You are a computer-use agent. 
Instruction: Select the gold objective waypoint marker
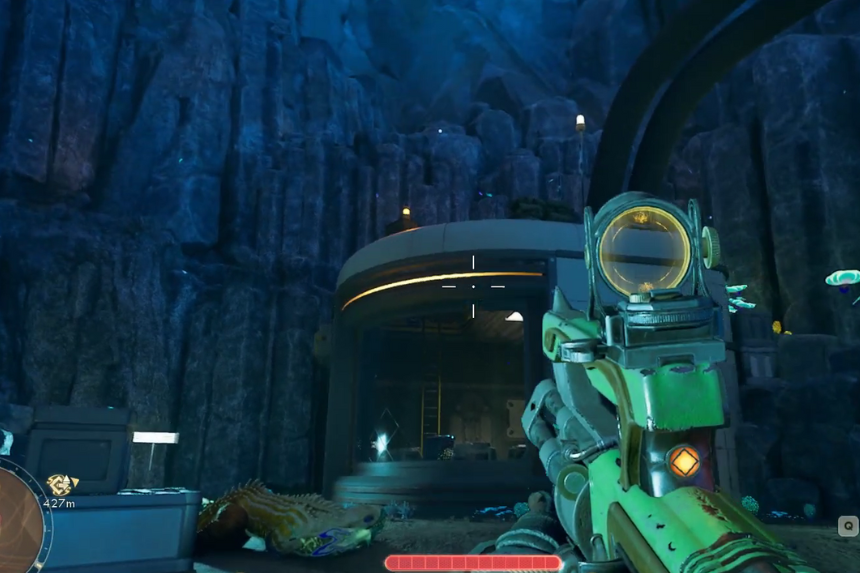point(61,484)
